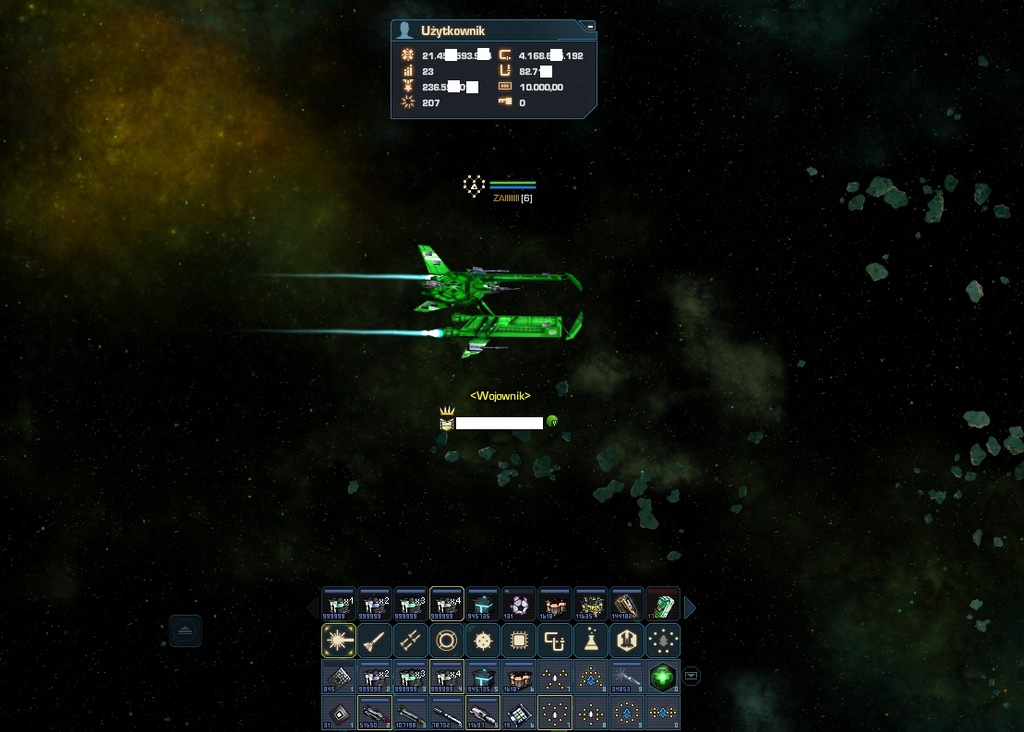Click the dimmed ship button left of hotbar

coord(185,631)
